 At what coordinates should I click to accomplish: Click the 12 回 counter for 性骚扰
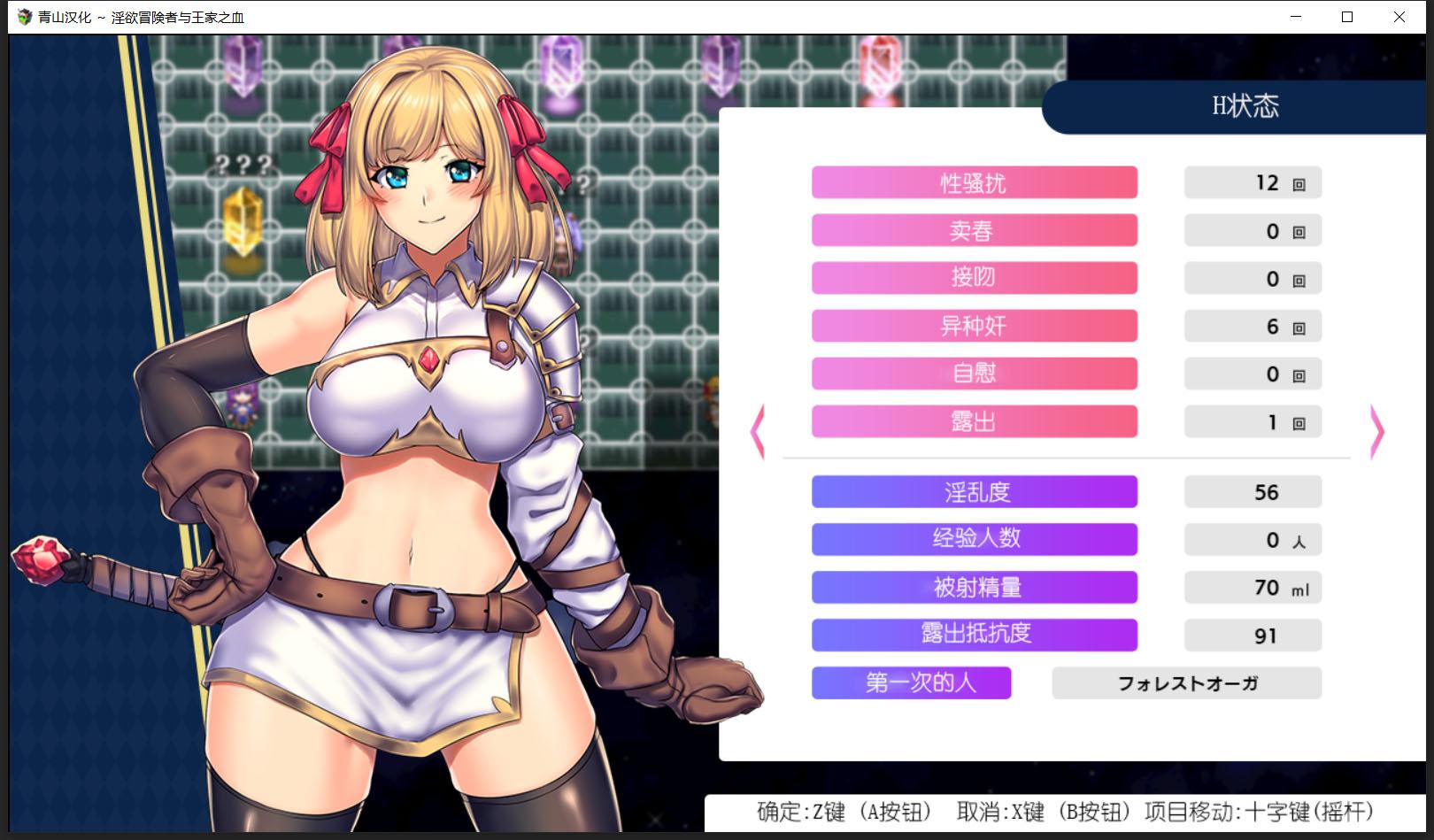[x=1252, y=182]
